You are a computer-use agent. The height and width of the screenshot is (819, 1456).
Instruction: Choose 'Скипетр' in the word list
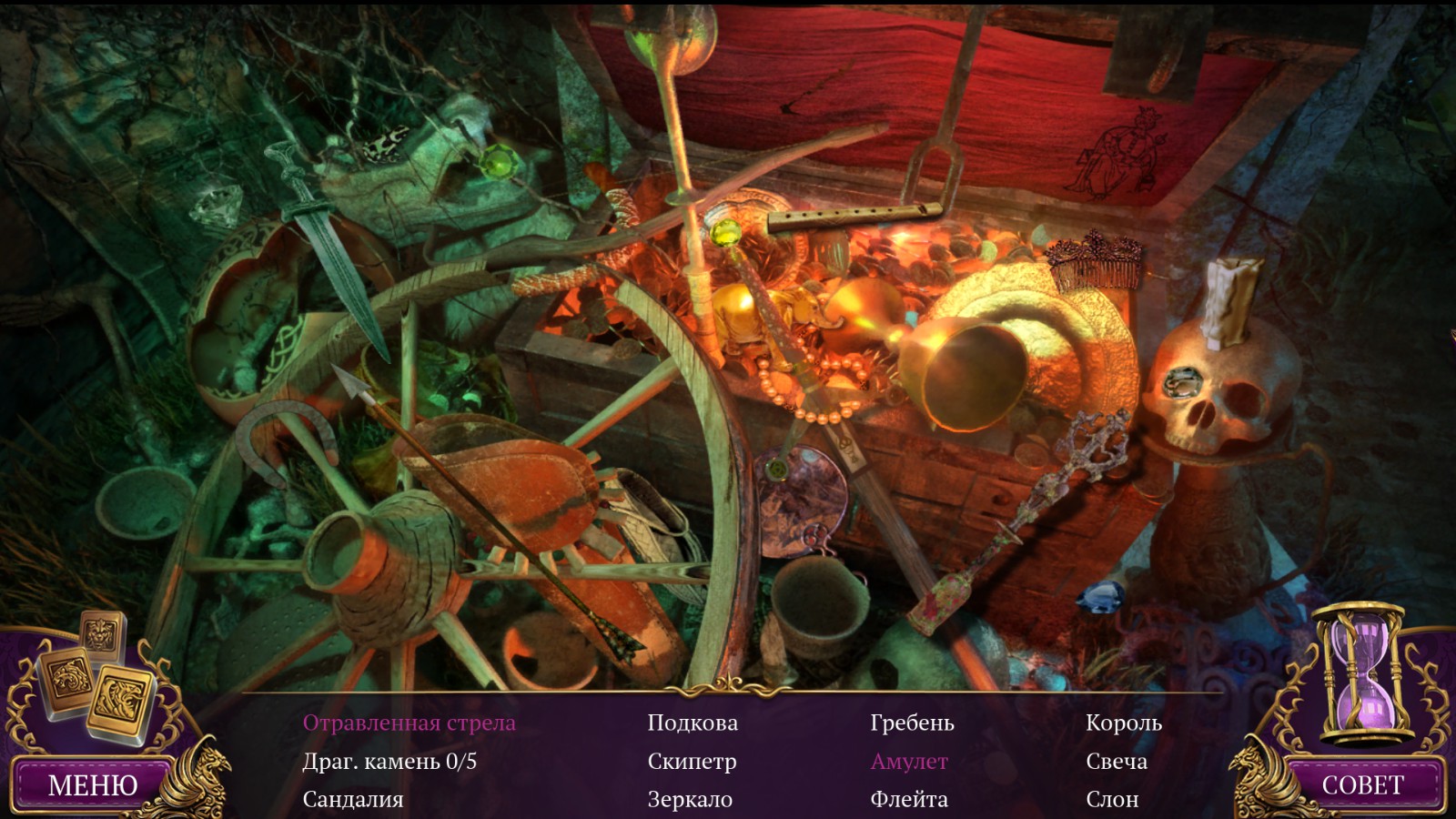click(x=692, y=762)
